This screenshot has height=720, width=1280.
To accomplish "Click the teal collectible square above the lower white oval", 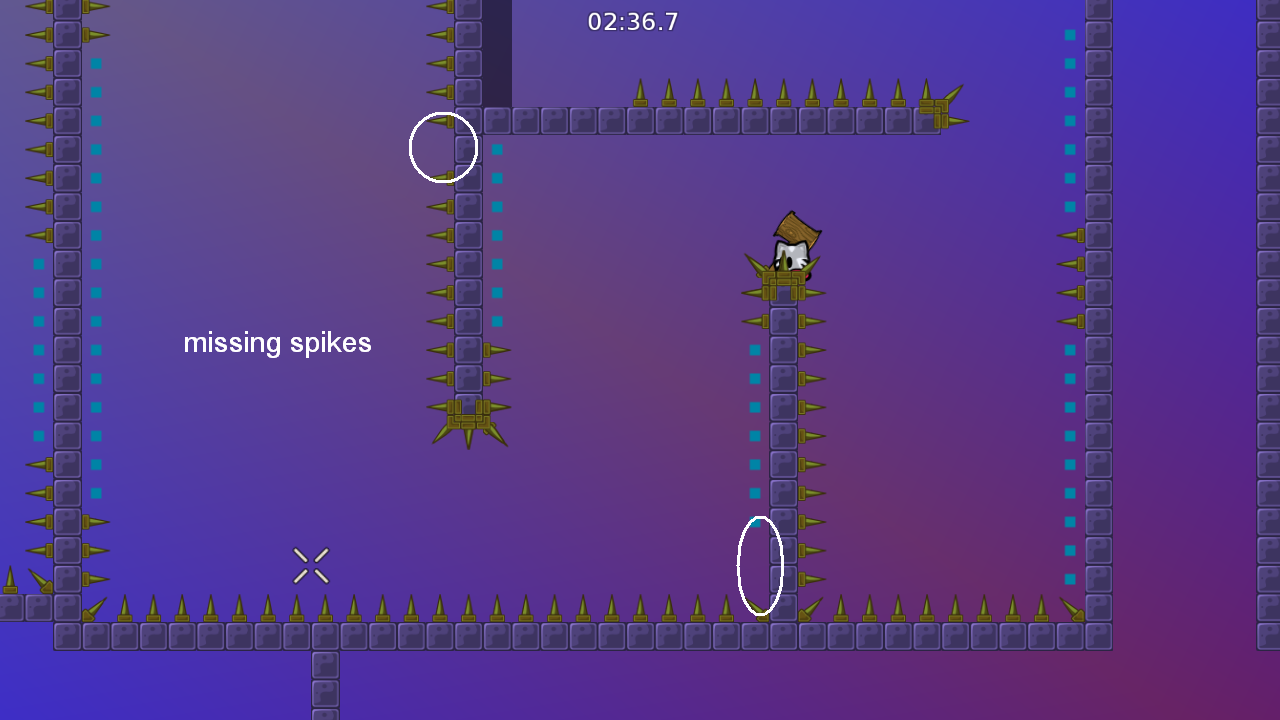I will 755,495.
